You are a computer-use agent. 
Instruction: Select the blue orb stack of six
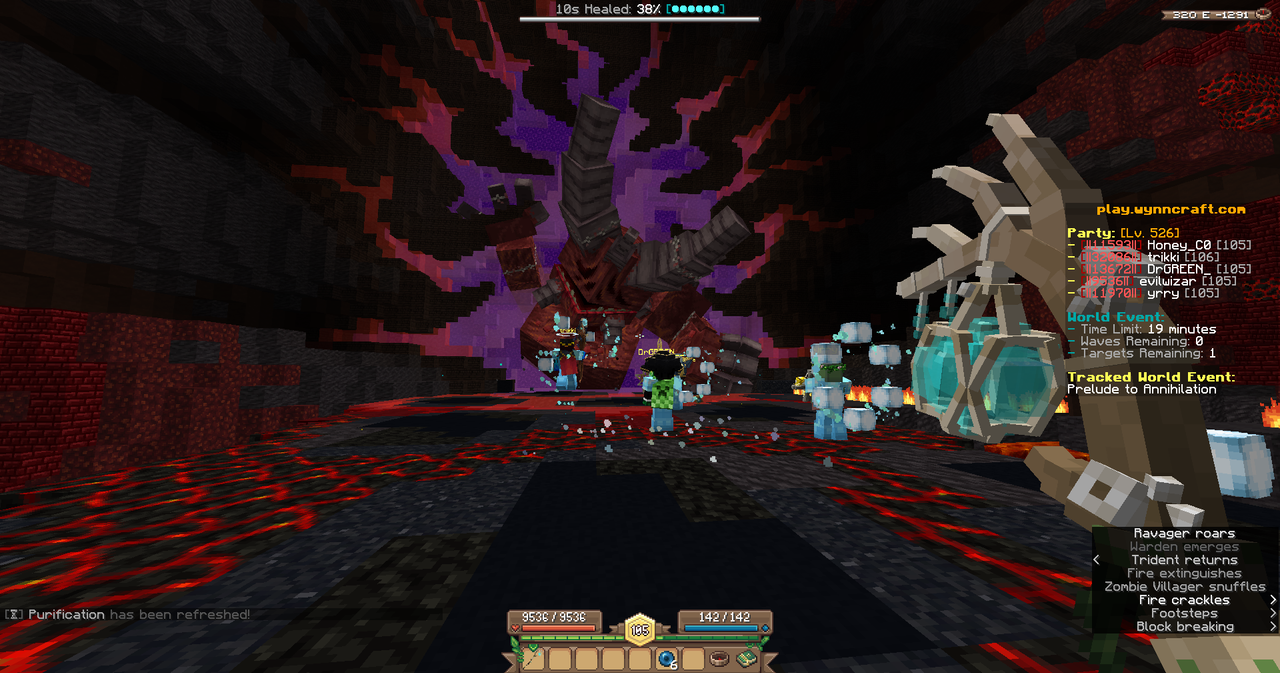tap(667, 659)
